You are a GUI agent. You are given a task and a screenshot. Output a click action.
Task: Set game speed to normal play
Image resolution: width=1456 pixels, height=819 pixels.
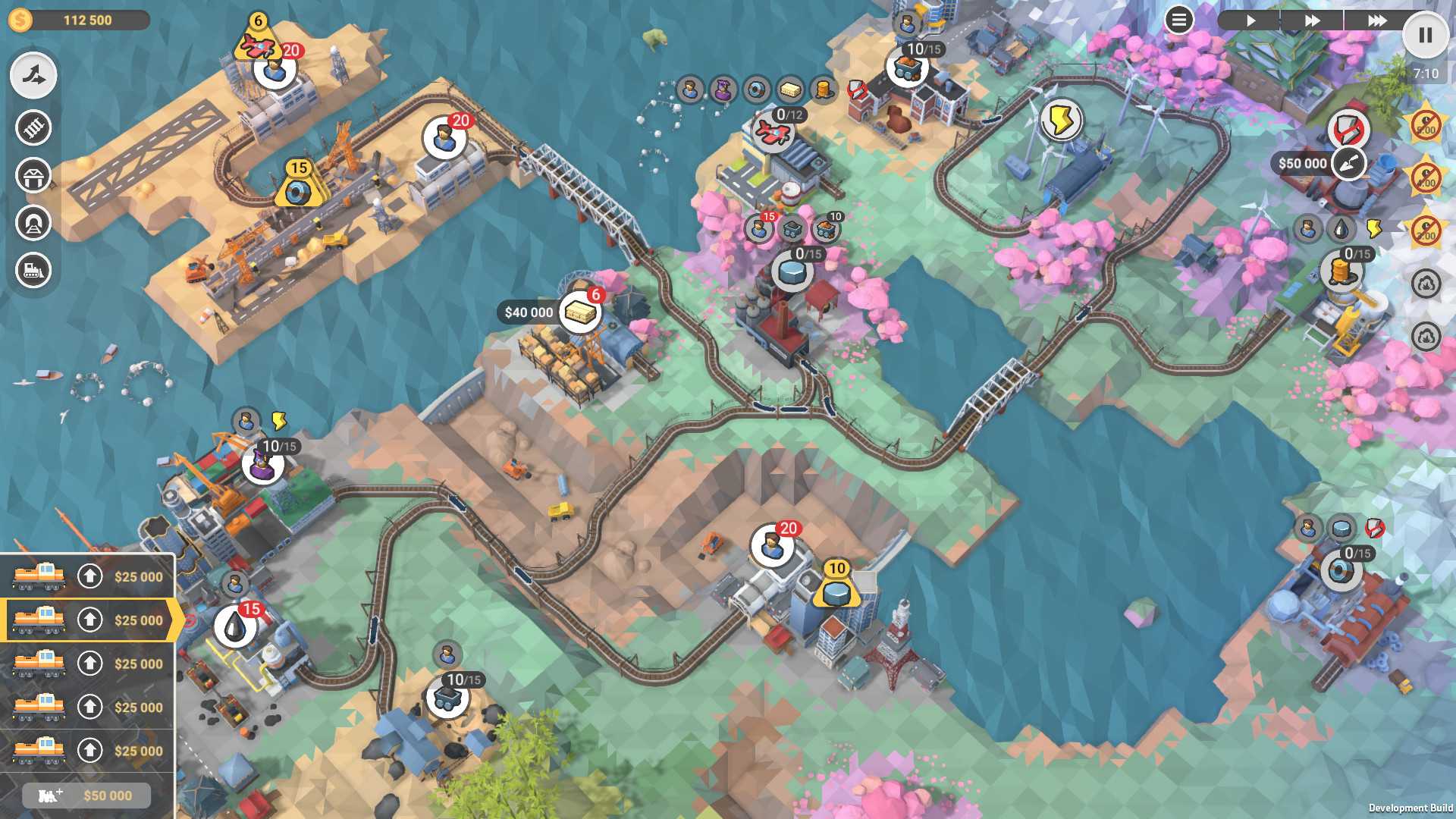[x=1253, y=20]
